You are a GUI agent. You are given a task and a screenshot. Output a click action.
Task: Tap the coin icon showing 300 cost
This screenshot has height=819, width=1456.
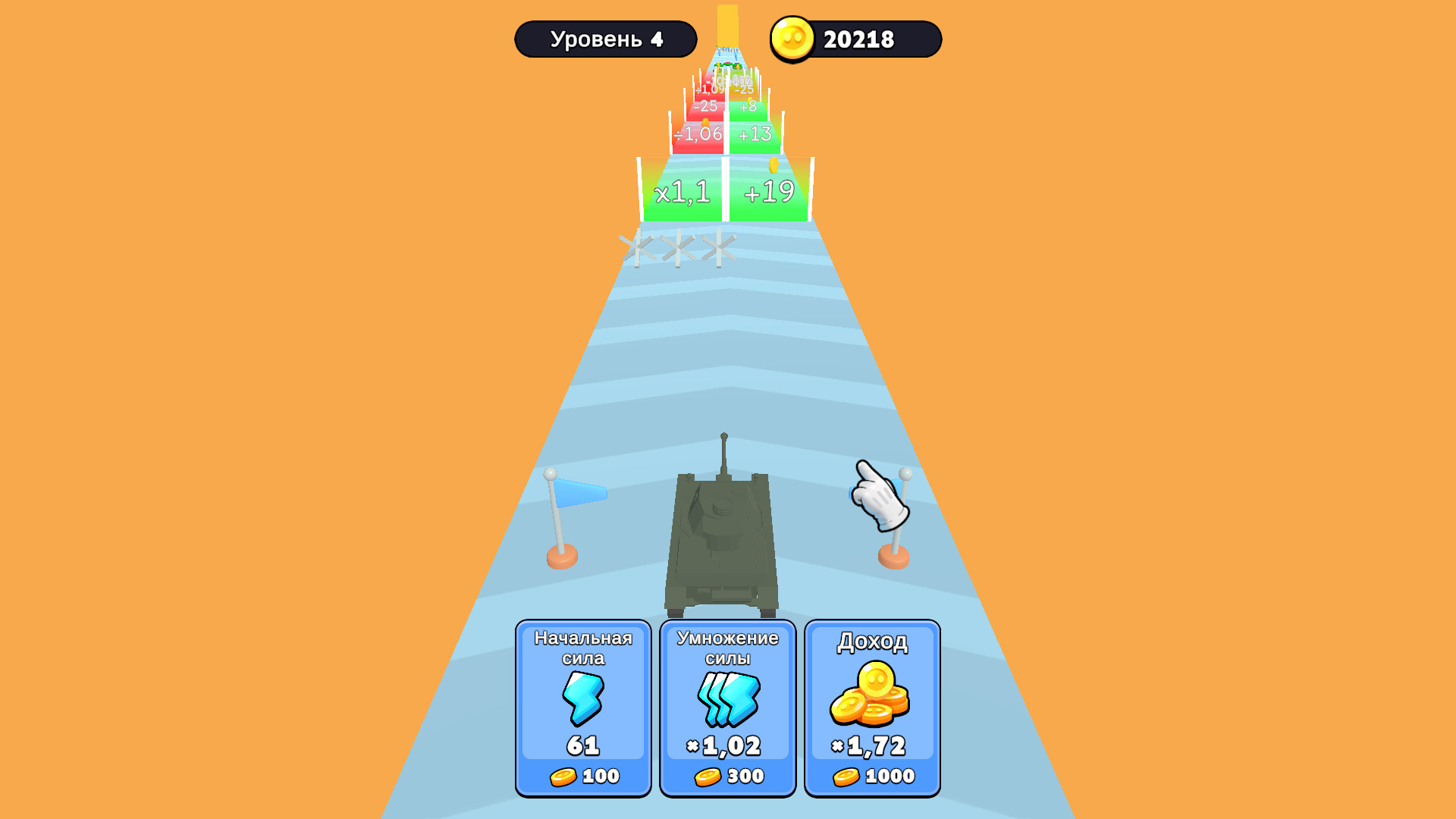tap(707, 775)
